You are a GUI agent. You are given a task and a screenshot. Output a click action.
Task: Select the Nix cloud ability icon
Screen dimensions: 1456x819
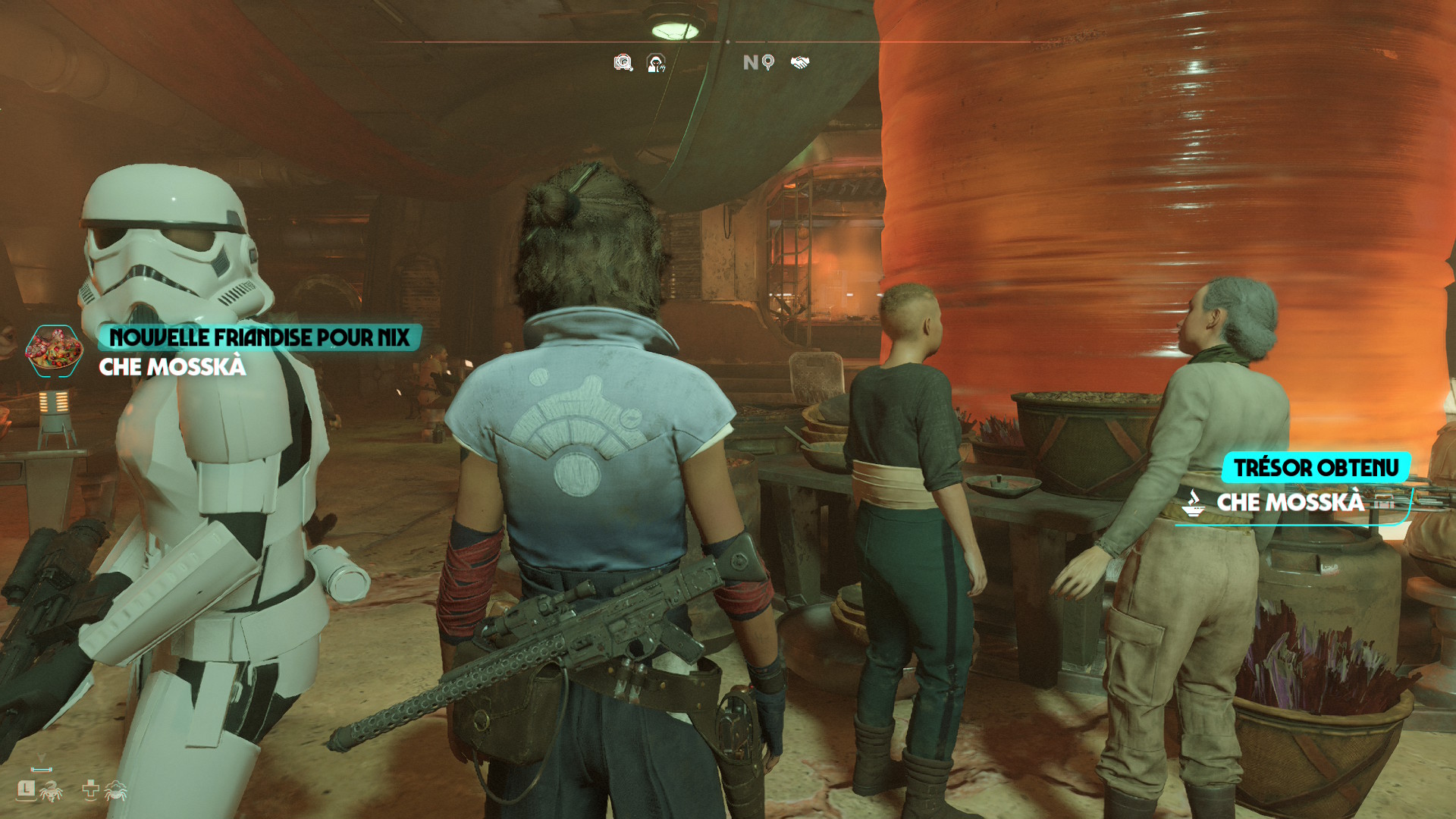pyautogui.click(x=115, y=791)
